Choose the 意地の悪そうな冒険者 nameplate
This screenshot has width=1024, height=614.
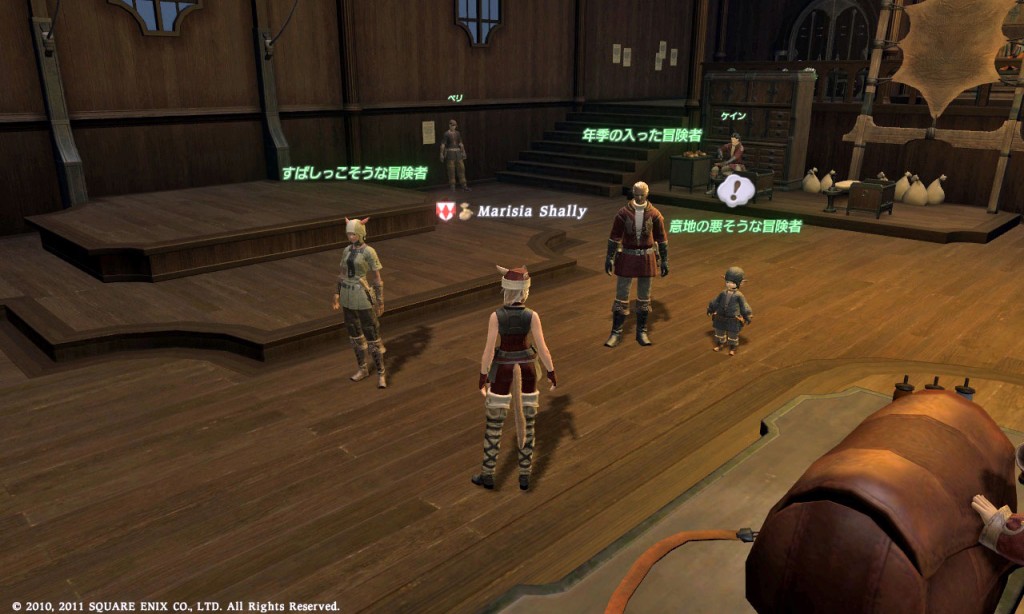point(735,226)
